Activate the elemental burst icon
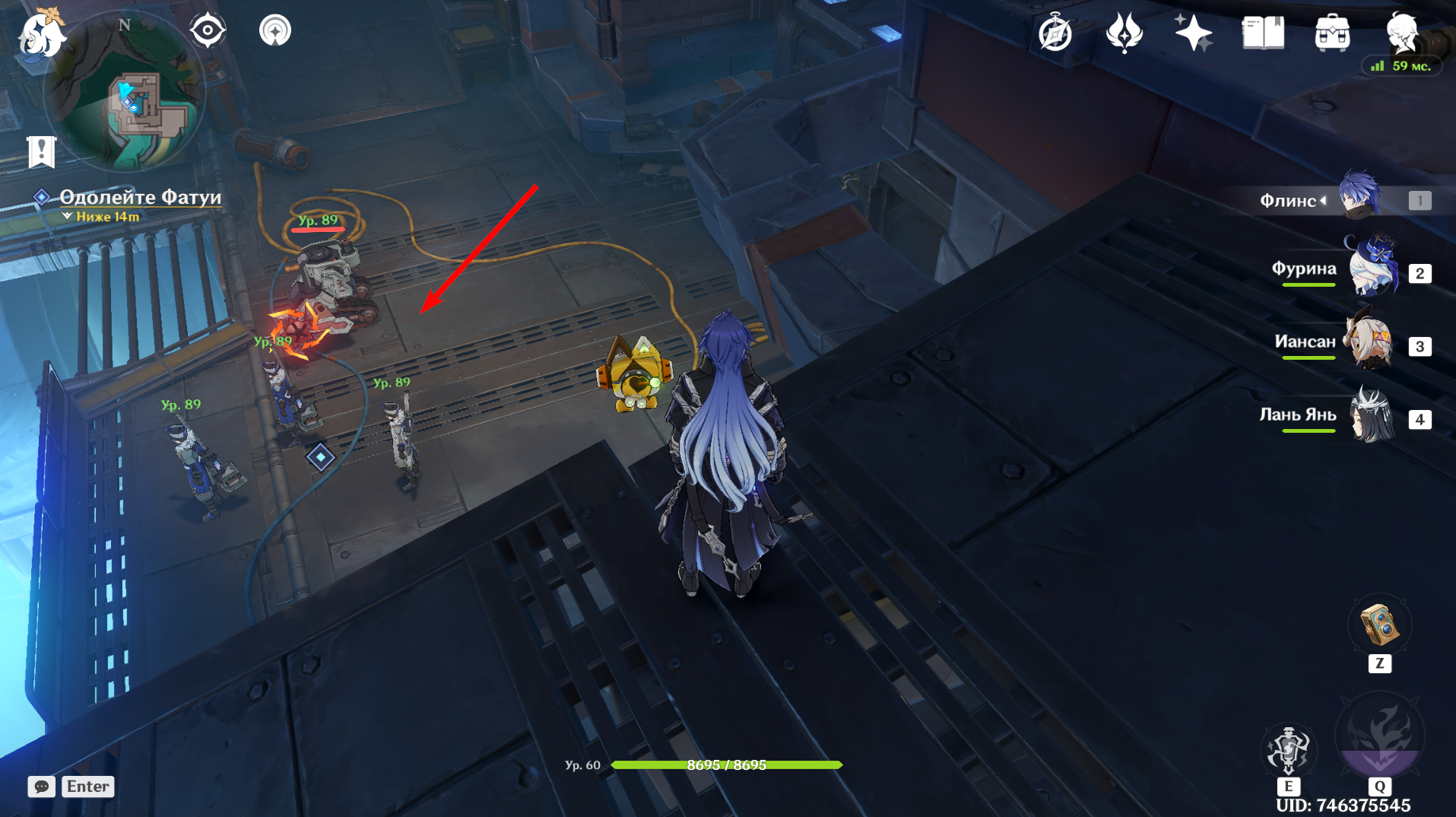Screen dimensions: 1456x817 1379,734
